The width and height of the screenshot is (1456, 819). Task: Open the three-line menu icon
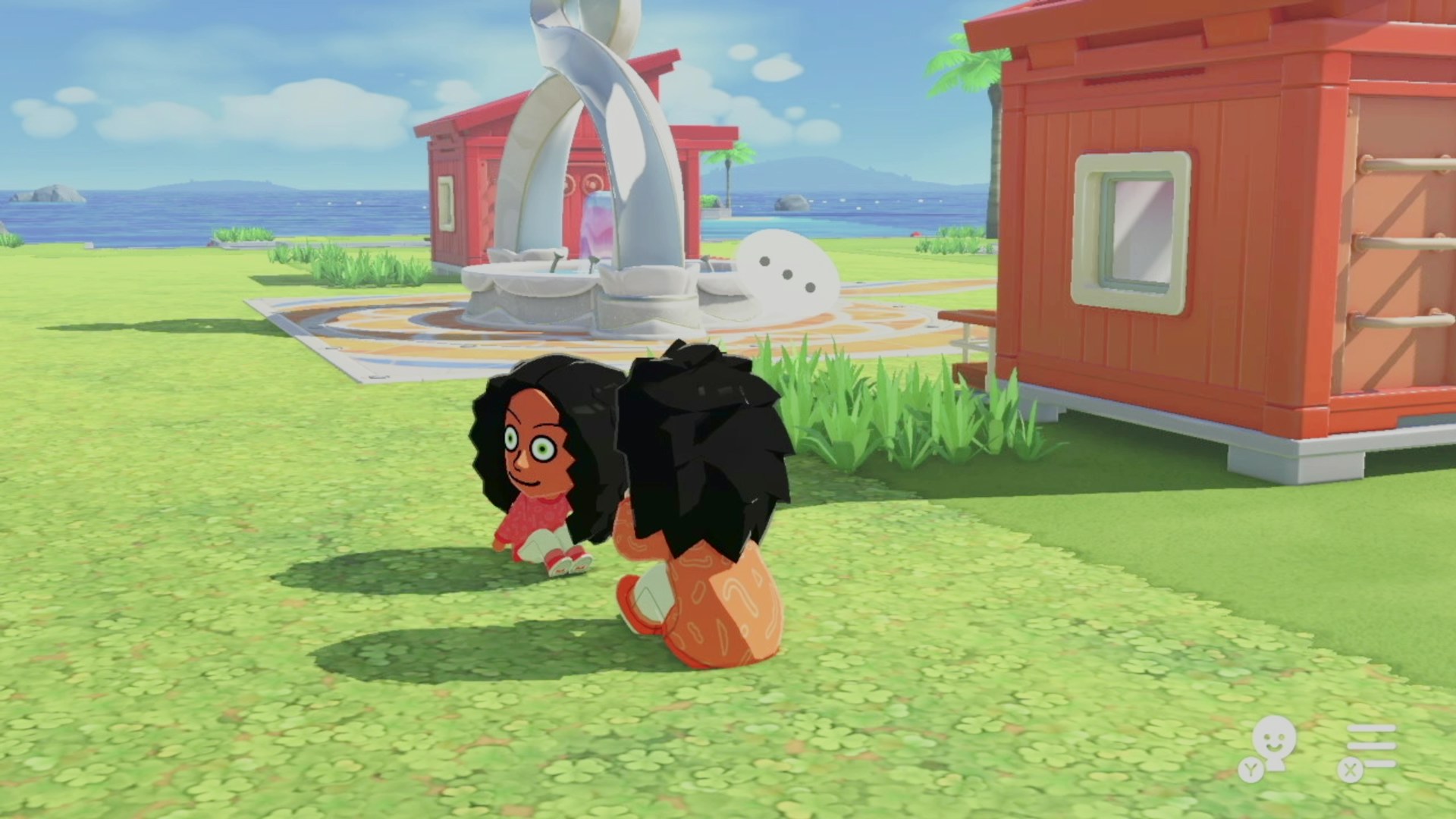pos(1371,745)
